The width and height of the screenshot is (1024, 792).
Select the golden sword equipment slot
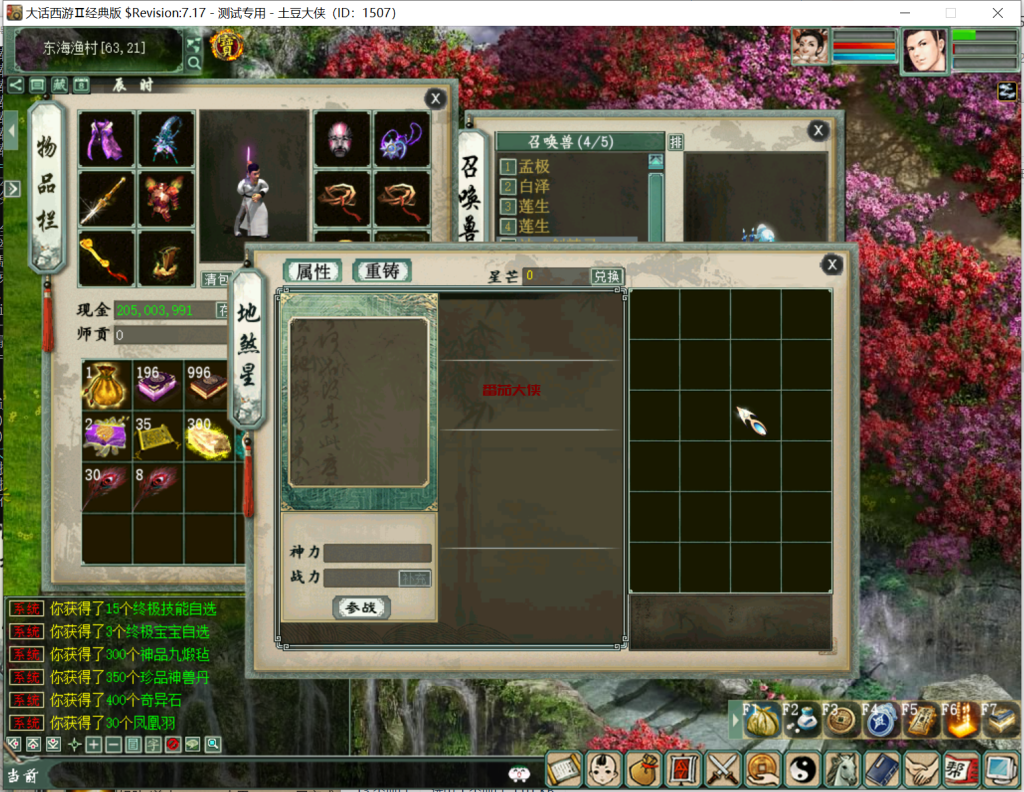click(x=106, y=198)
